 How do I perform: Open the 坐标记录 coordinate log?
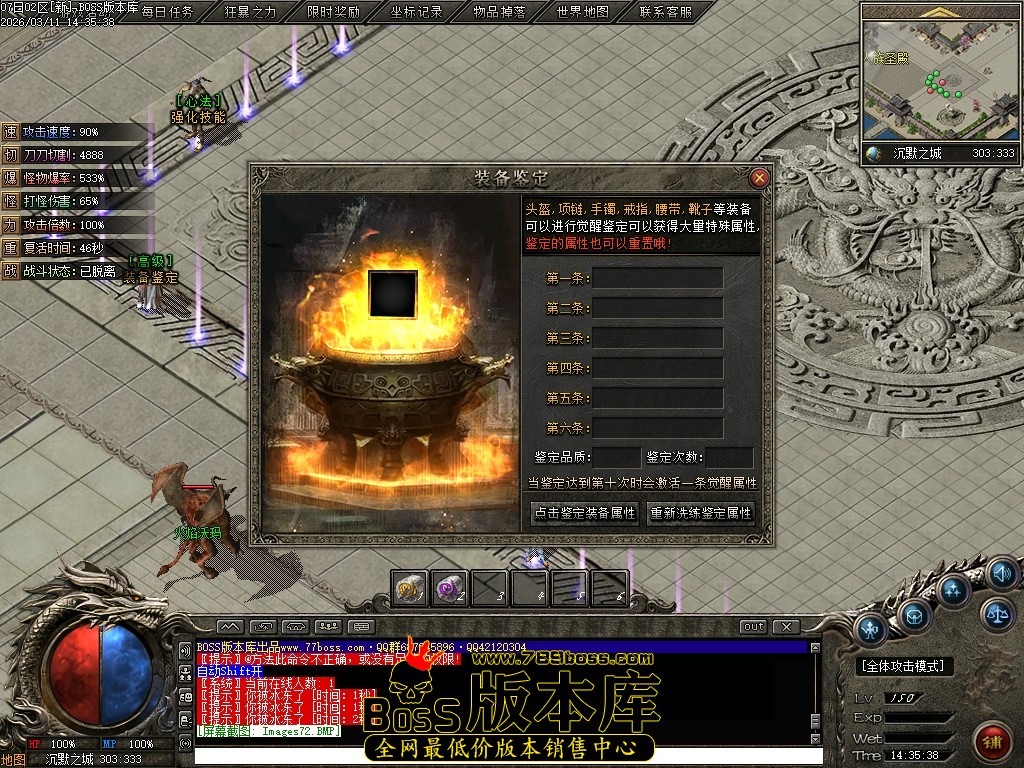pyautogui.click(x=416, y=12)
